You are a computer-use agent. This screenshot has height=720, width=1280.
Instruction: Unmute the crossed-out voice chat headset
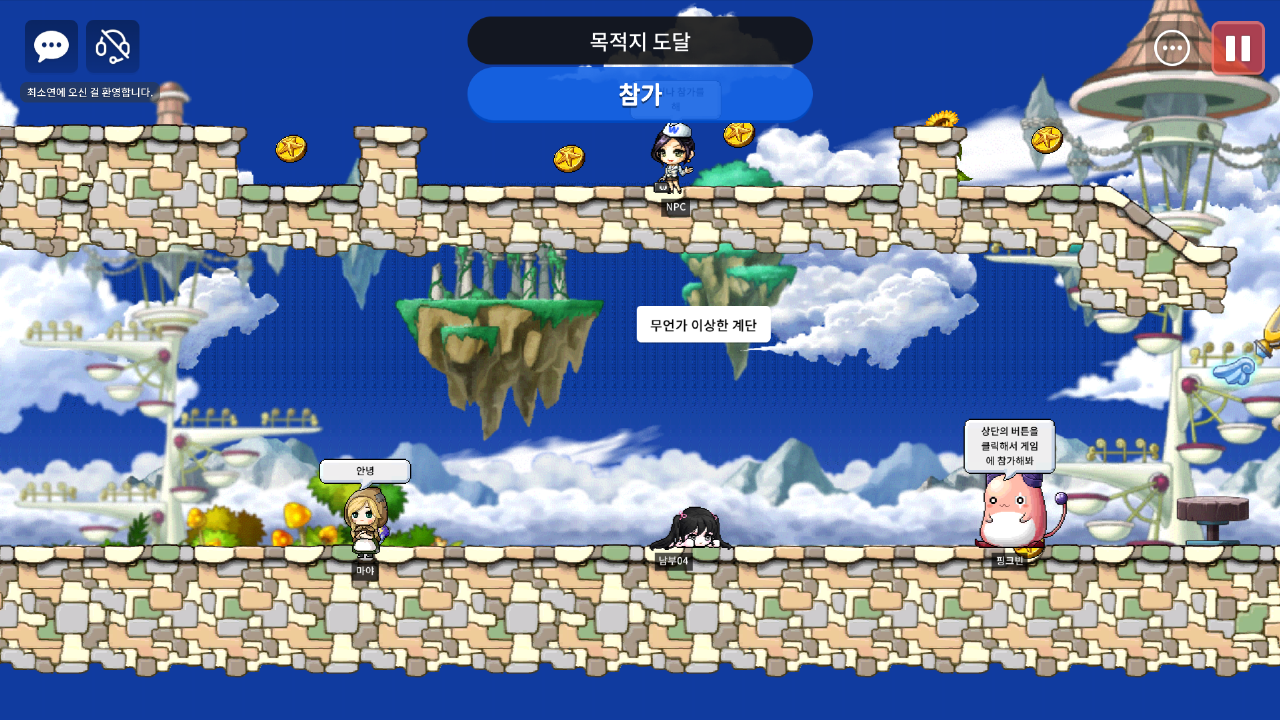(x=112, y=46)
